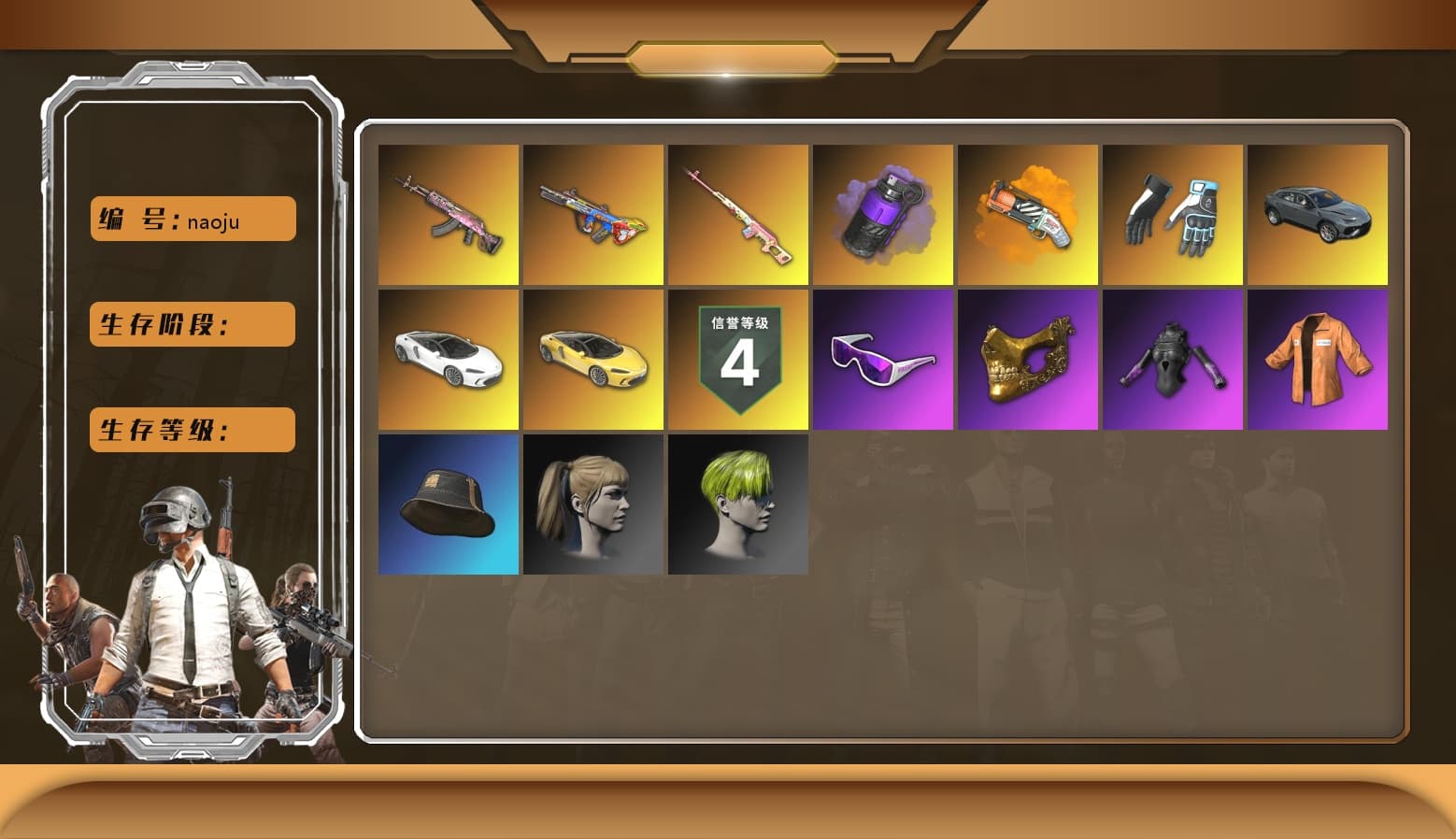The image size is (1456, 839).
Task: Open the pink sniper rifle skin item
Action: pyautogui.click(x=737, y=214)
